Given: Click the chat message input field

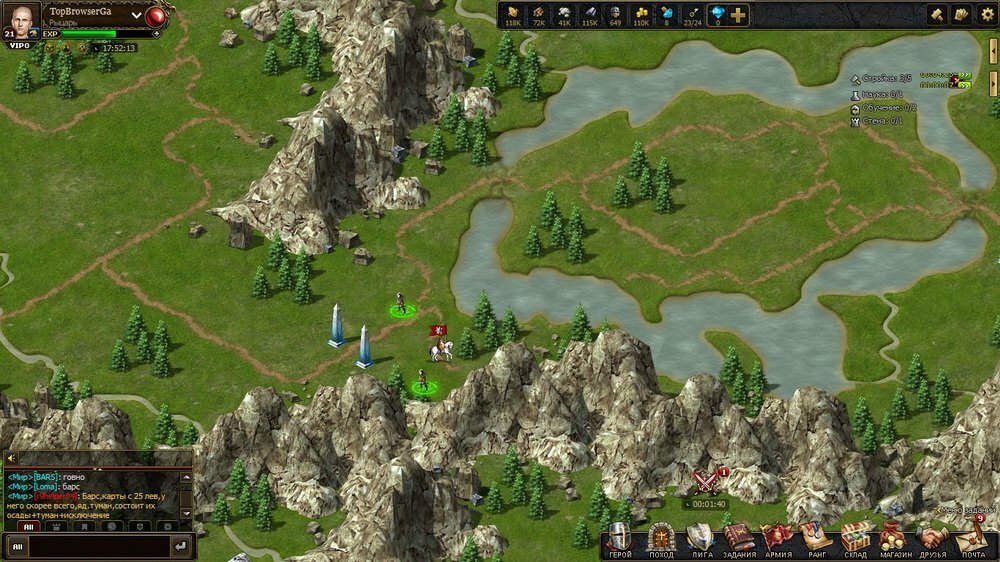Looking at the screenshot, I should coord(88,546).
